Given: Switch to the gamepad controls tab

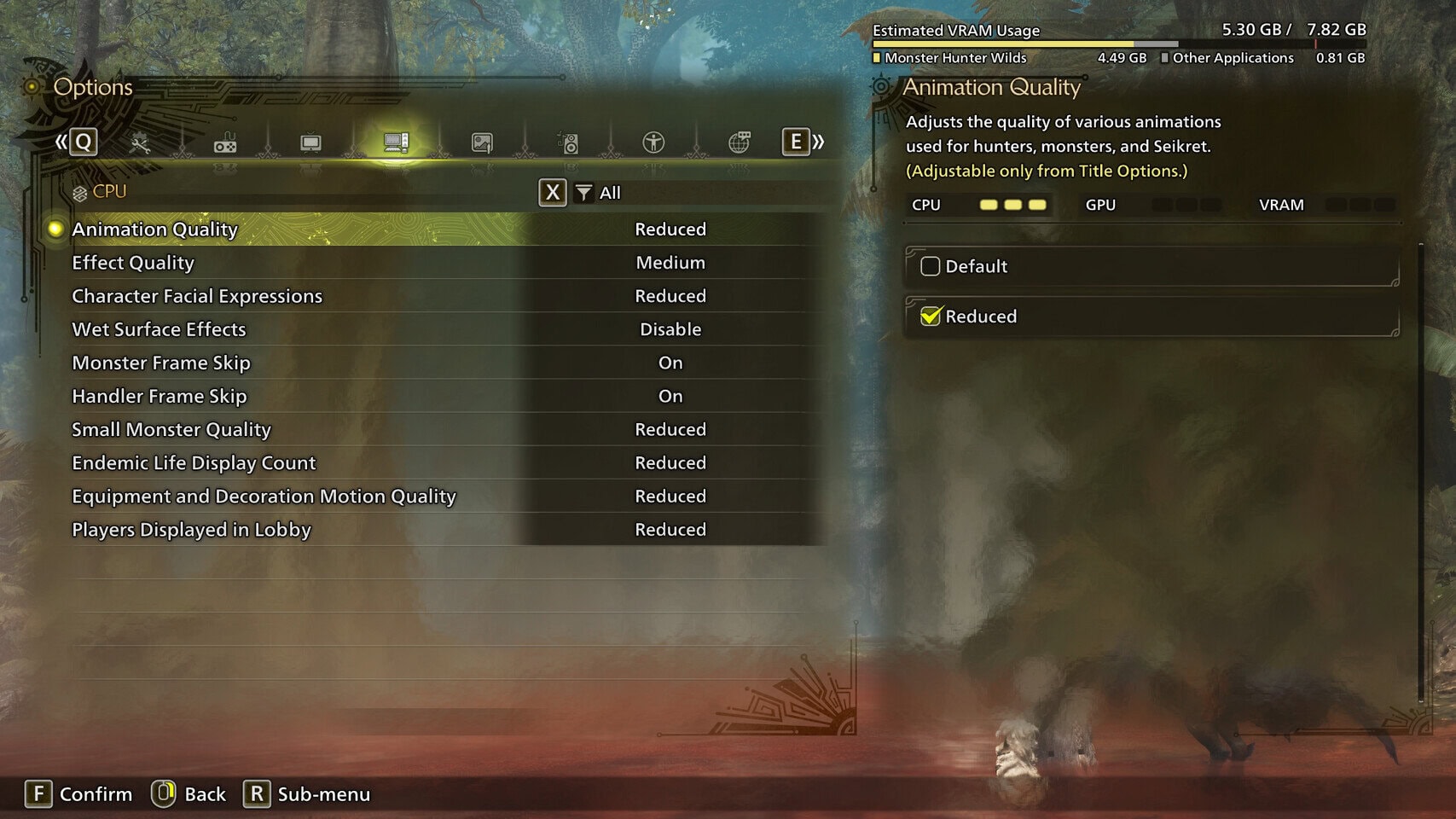Looking at the screenshot, I should [225, 143].
